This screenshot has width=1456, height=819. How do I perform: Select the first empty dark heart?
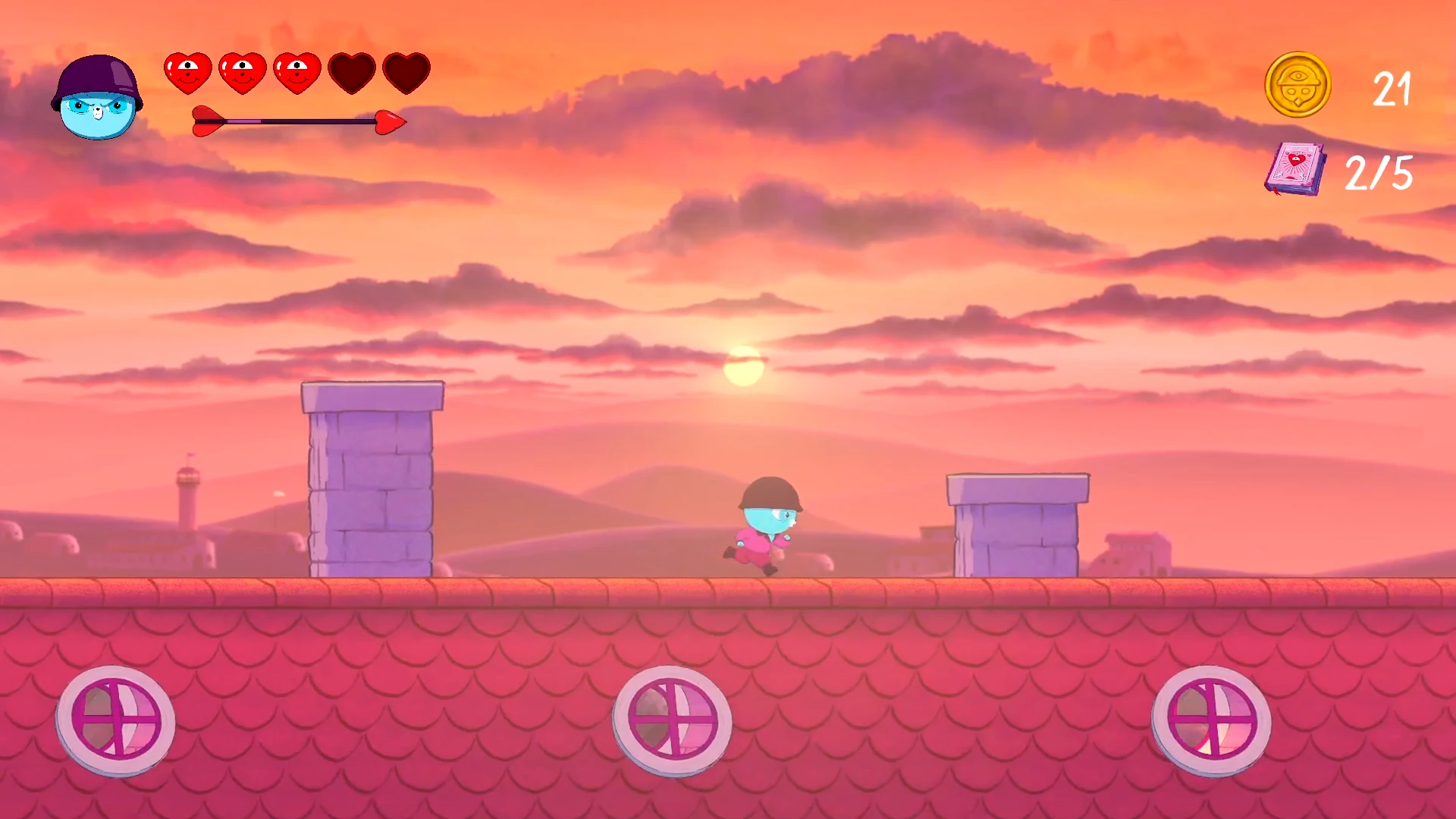(x=352, y=72)
